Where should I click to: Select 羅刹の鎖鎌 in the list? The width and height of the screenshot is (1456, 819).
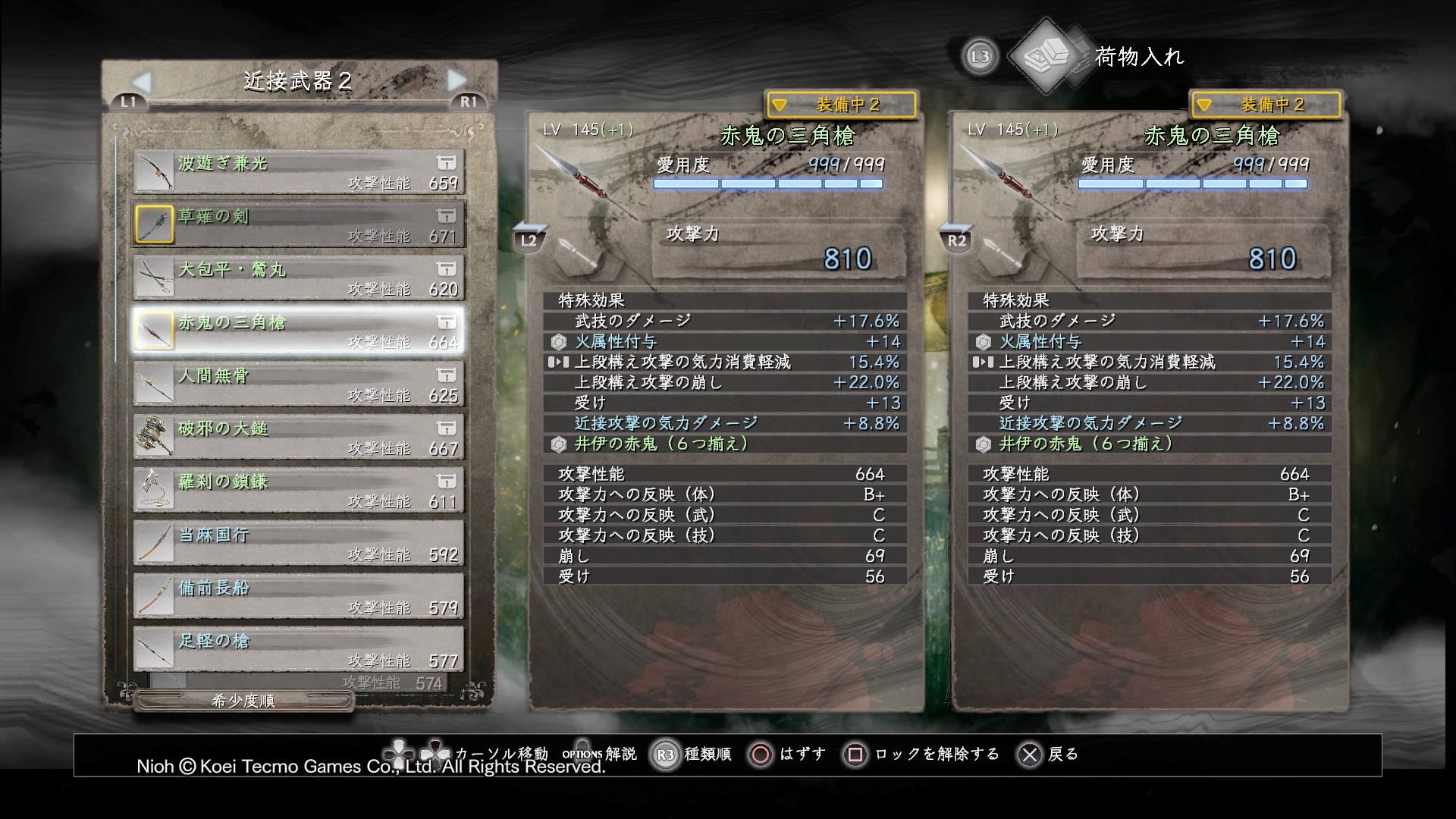coord(298,490)
